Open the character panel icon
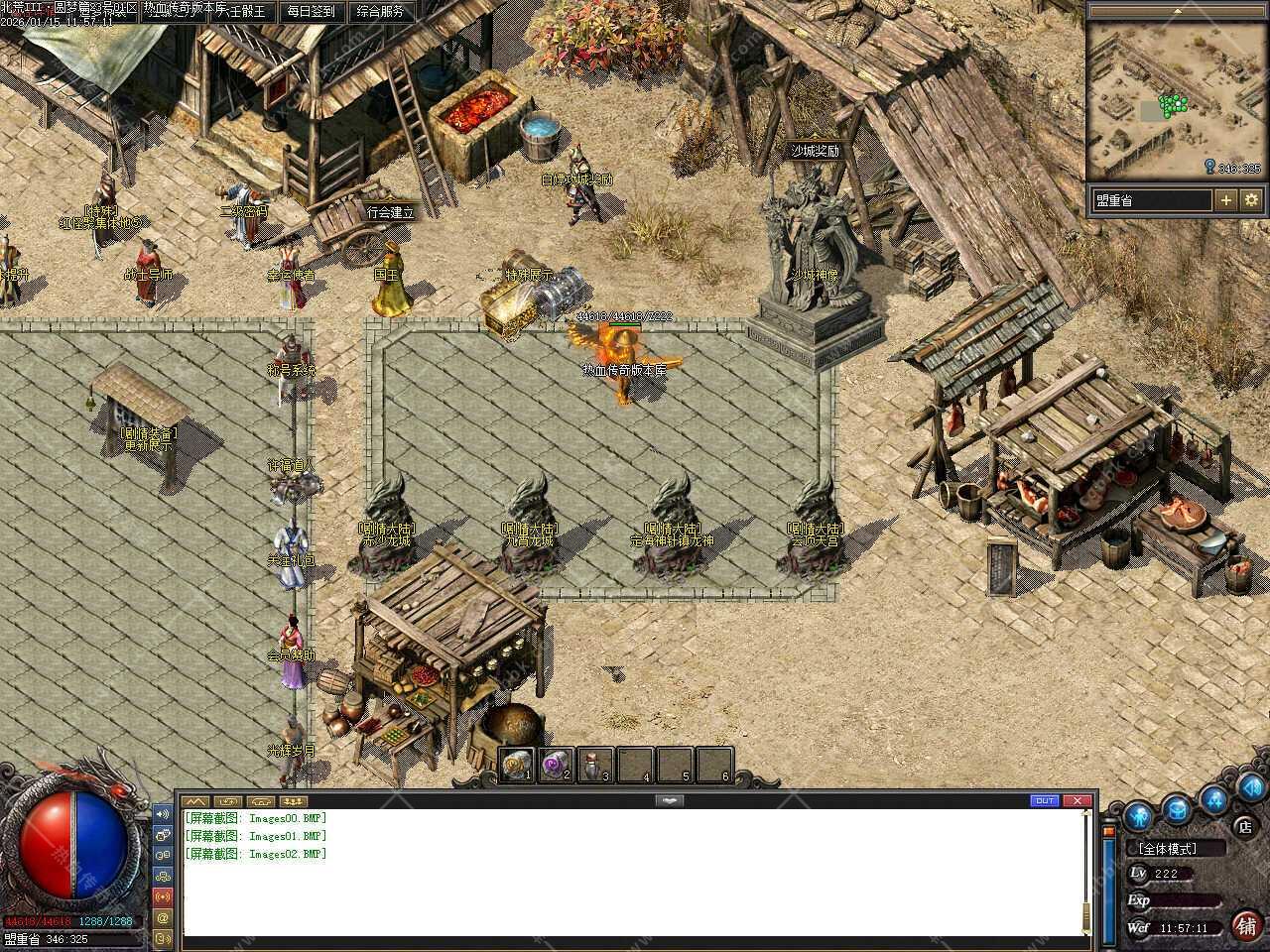 click(1138, 815)
